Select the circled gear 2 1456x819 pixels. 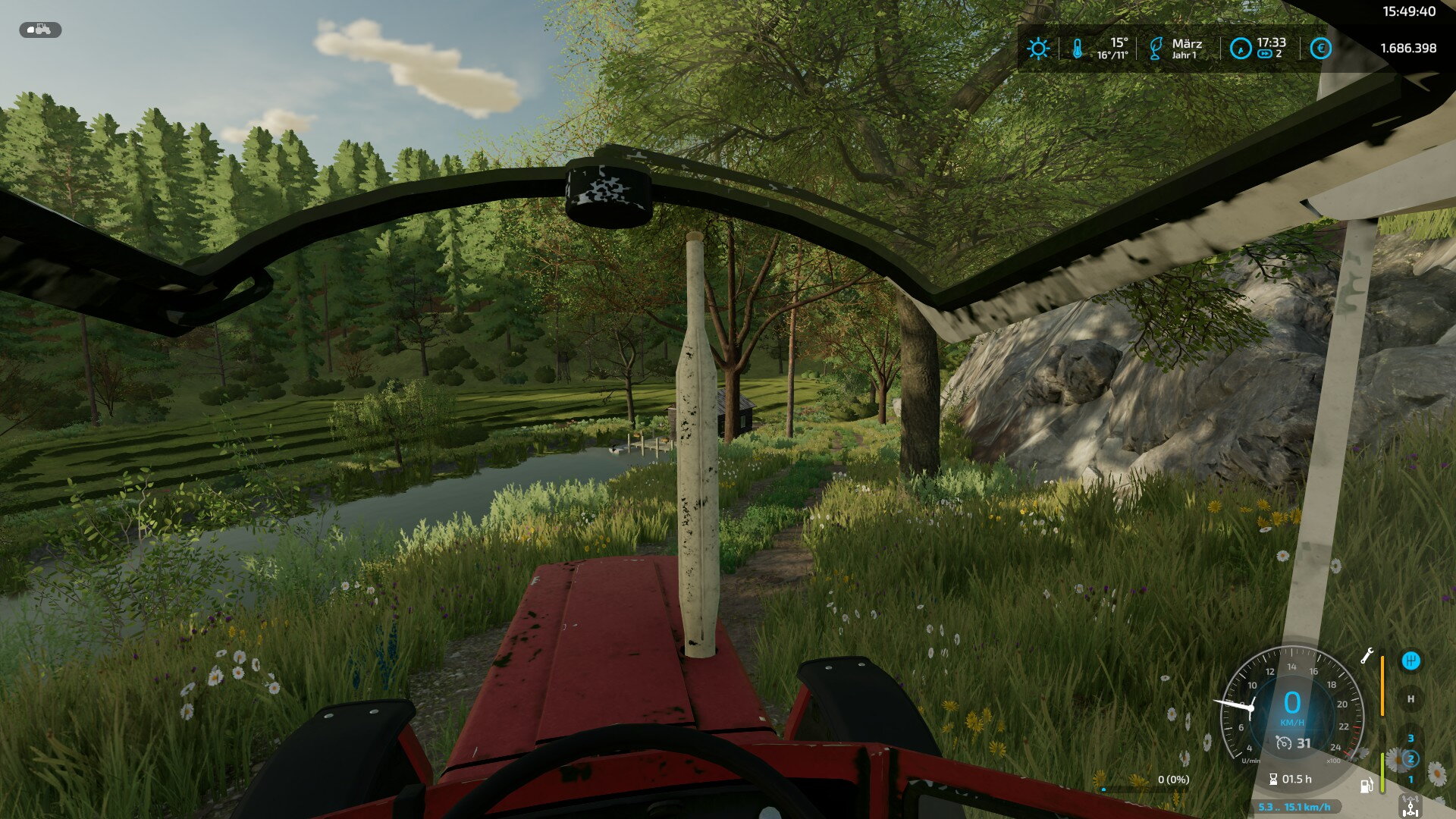point(1410,758)
